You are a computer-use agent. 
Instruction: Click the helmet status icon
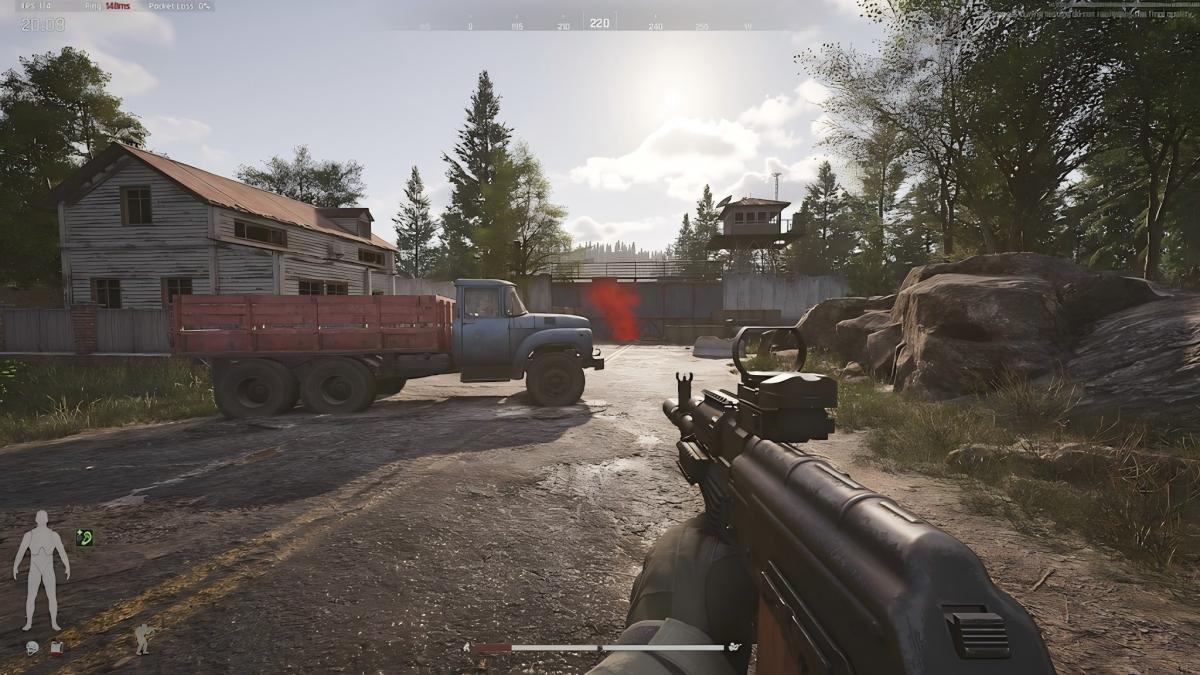(33, 648)
